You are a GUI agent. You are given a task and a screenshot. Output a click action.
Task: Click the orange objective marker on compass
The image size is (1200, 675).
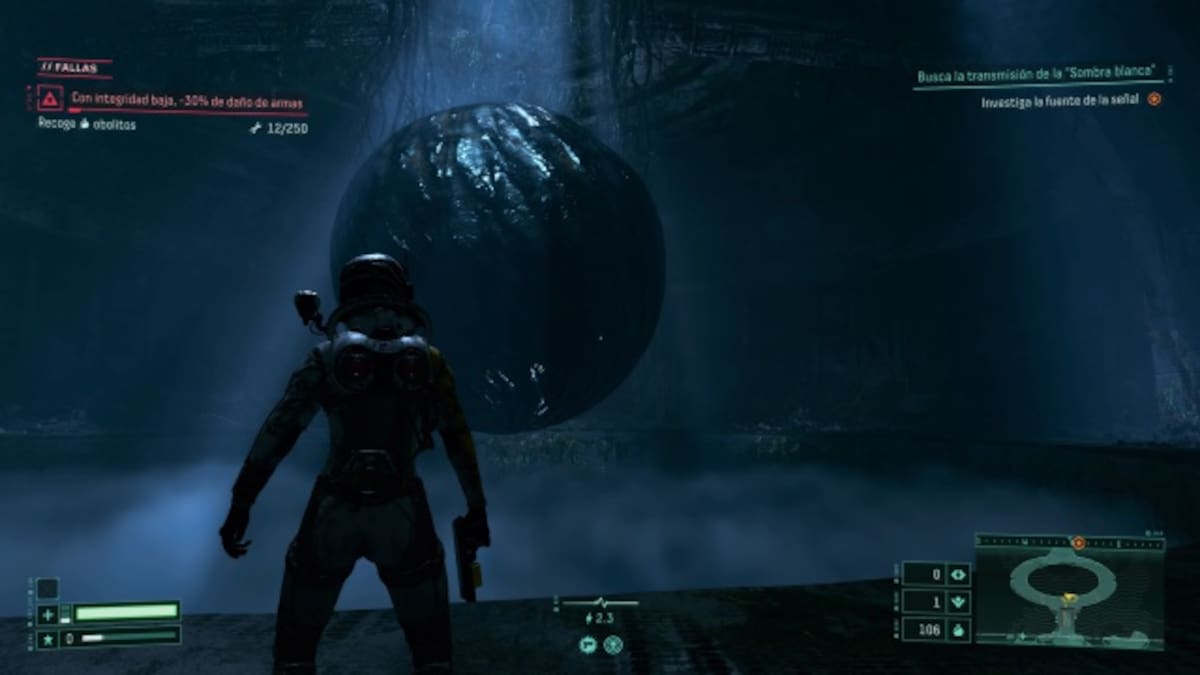click(1078, 542)
